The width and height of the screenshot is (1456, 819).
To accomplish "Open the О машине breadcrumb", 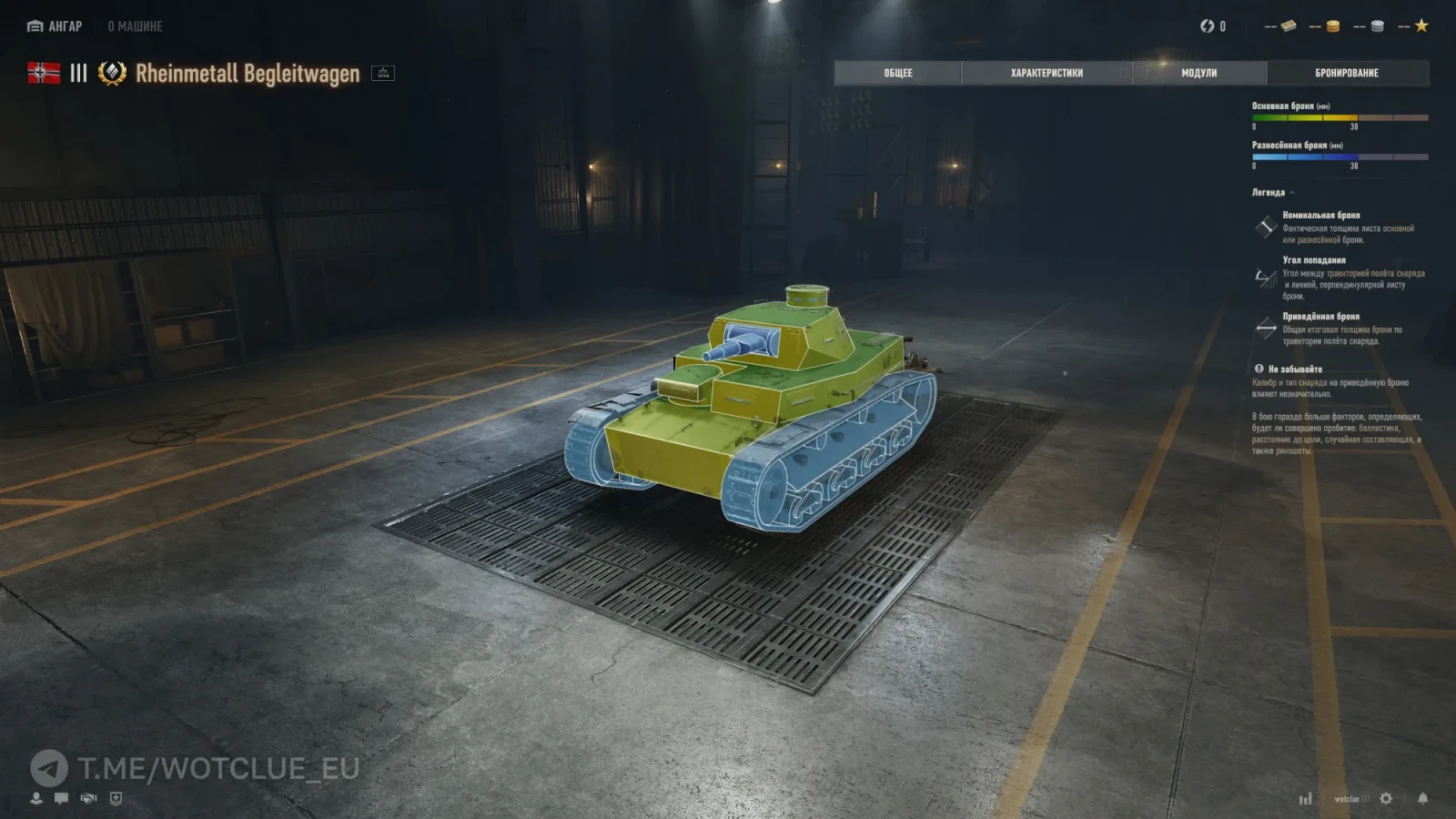I will coord(135,26).
